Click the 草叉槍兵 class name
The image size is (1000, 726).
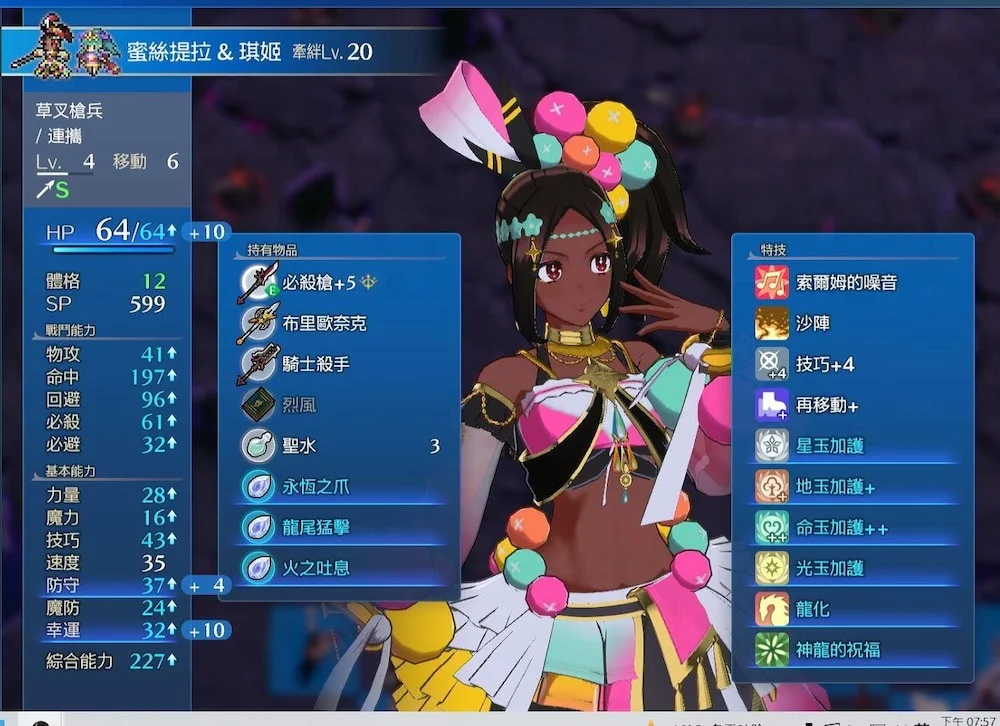click(70, 111)
